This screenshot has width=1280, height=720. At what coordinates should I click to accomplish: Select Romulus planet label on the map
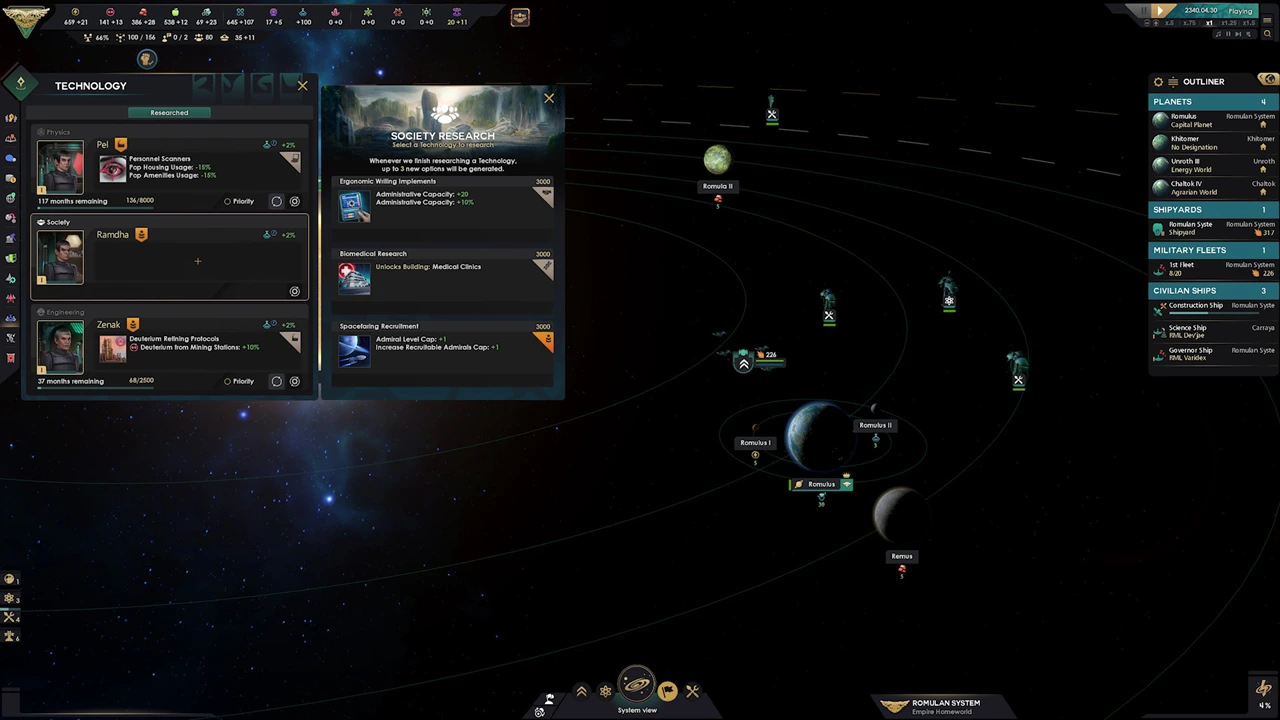[x=821, y=484]
